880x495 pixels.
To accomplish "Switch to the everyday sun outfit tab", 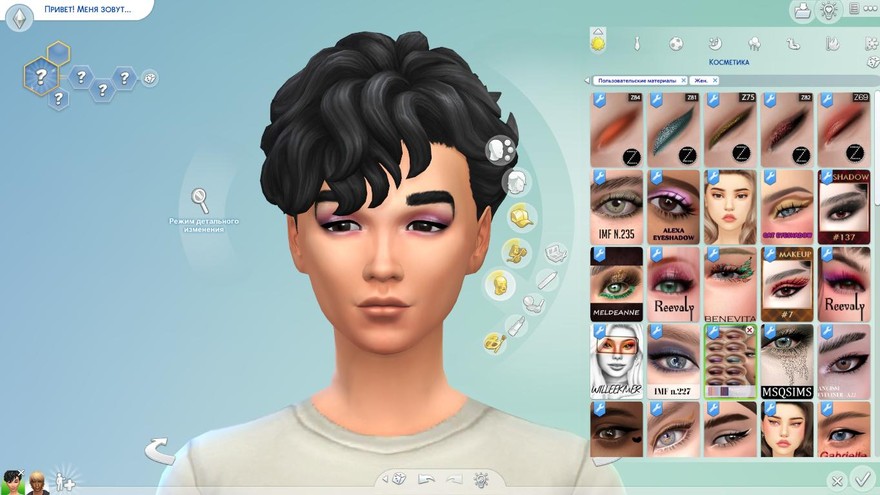I will point(598,43).
